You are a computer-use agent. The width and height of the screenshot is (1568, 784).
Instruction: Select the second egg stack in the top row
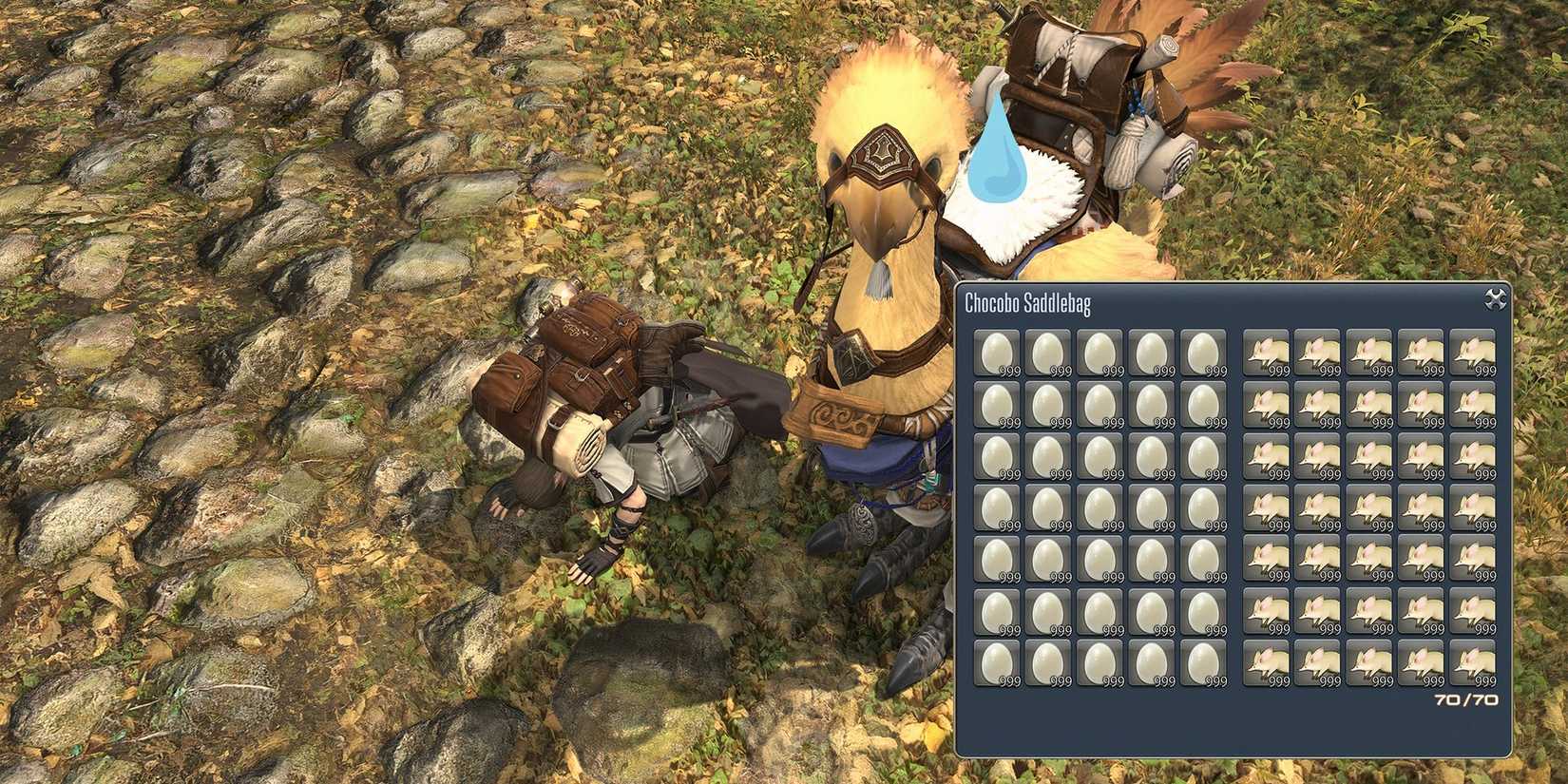pos(1051,352)
